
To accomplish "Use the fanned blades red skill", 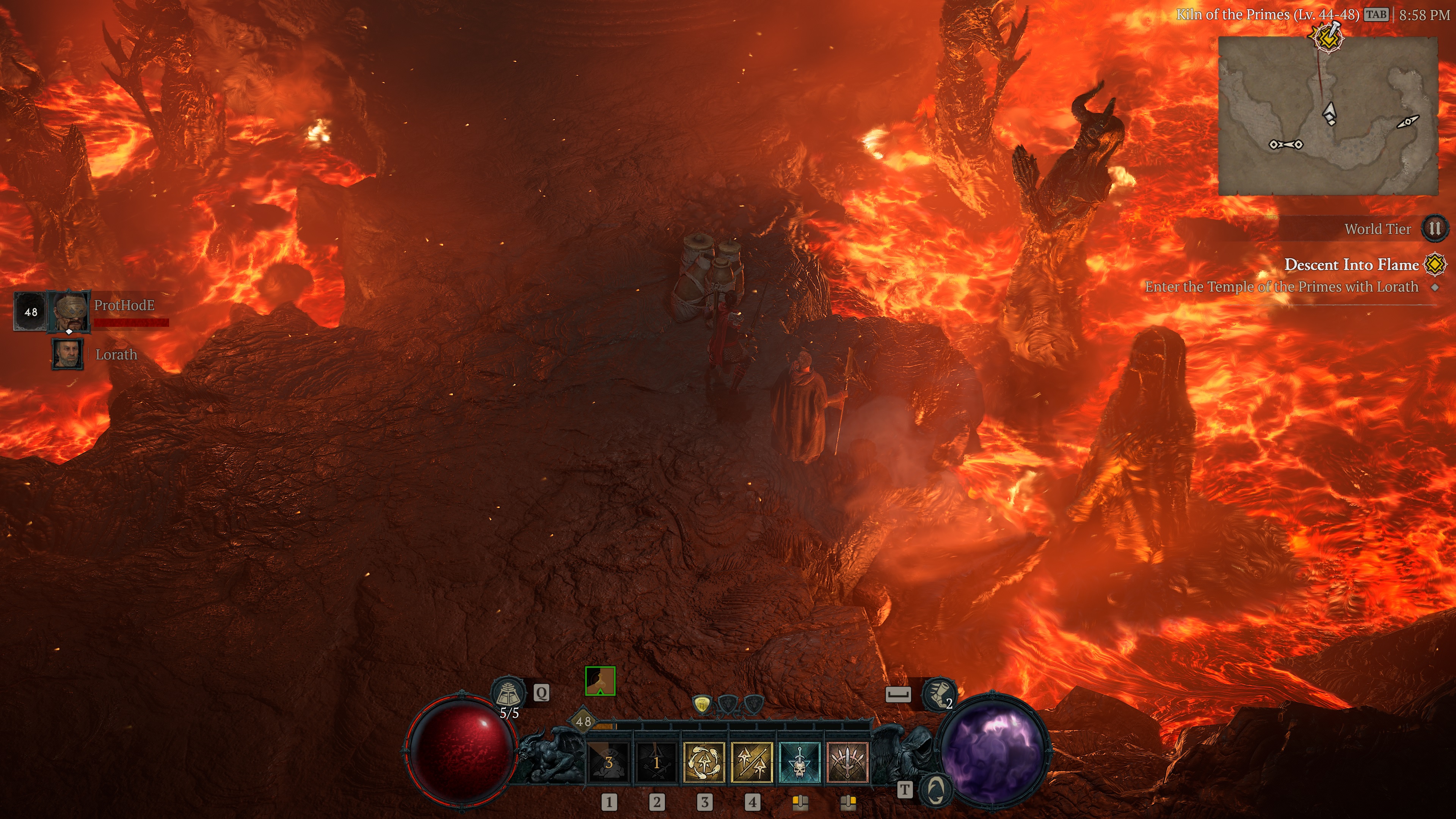I will [x=847, y=761].
